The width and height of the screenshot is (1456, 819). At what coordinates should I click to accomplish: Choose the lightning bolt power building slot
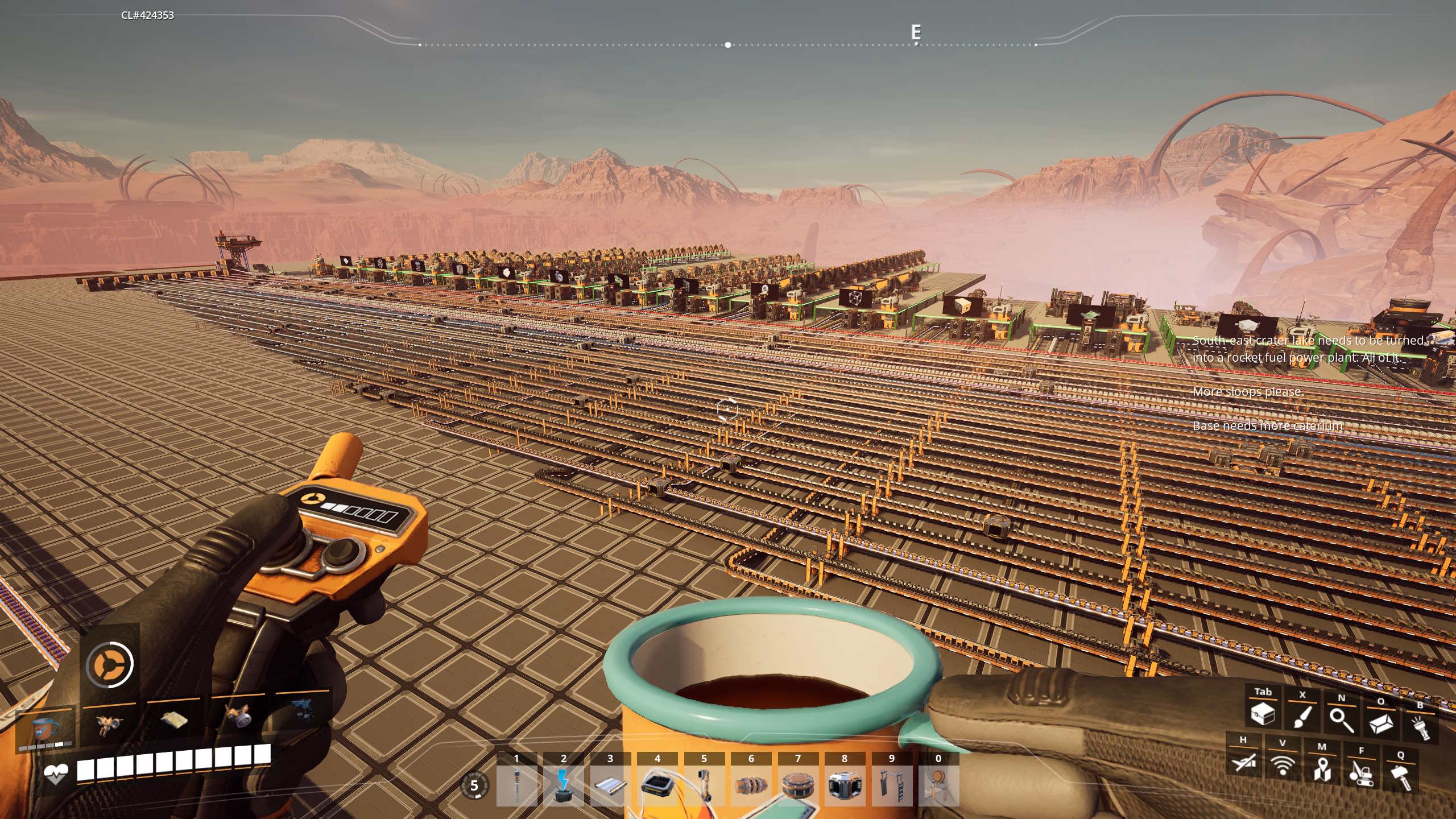tap(563, 785)
